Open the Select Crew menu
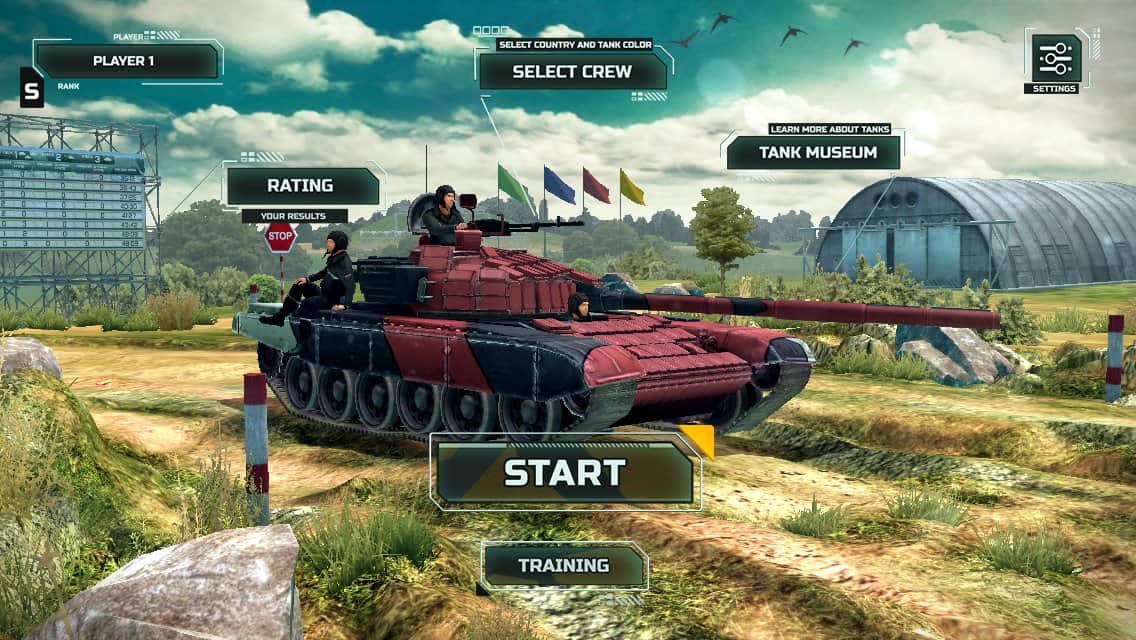The width and height of the screenshot is (1136, 640). [572, 71]
